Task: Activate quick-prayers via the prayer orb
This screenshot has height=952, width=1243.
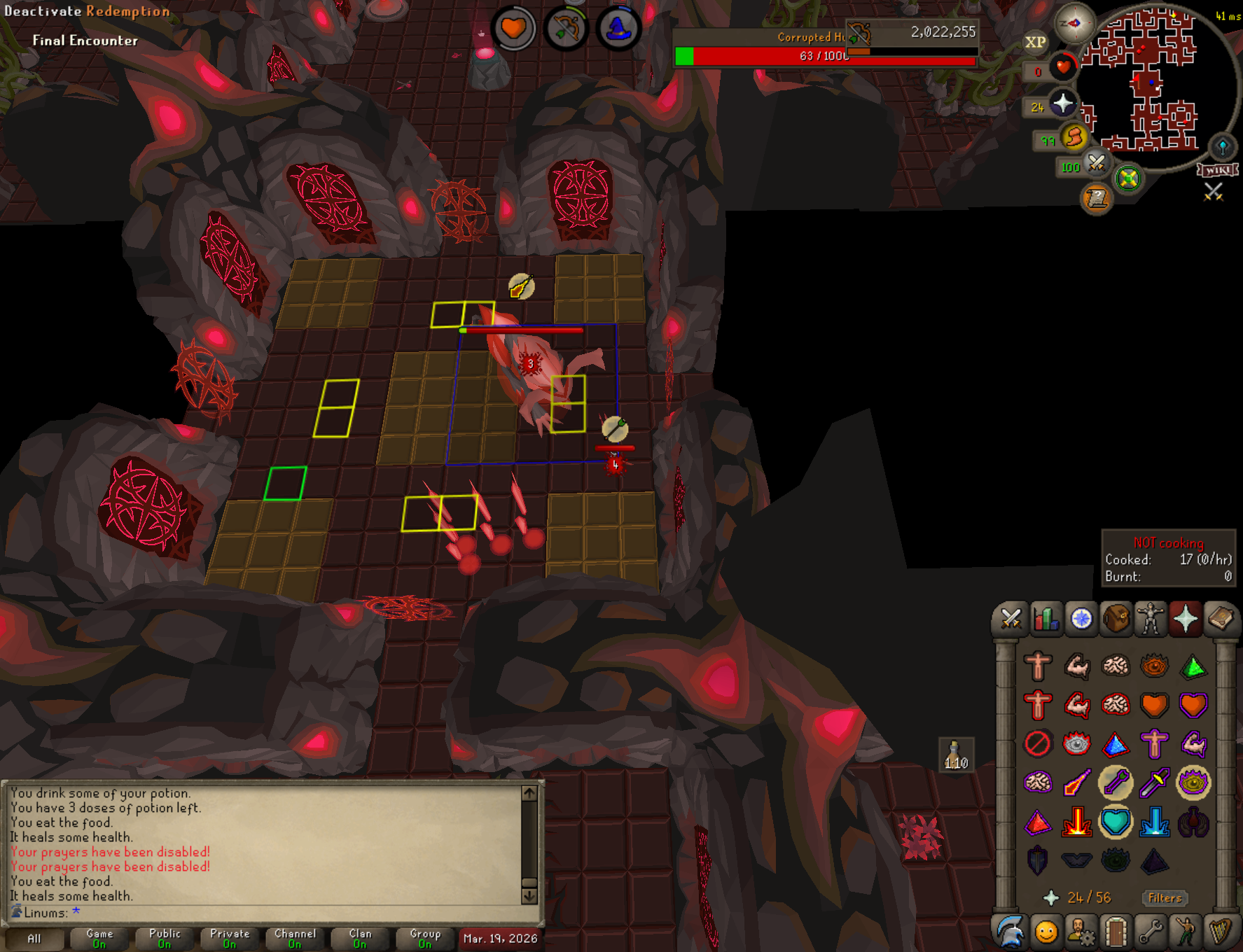Action: [x=1062, y=104]
